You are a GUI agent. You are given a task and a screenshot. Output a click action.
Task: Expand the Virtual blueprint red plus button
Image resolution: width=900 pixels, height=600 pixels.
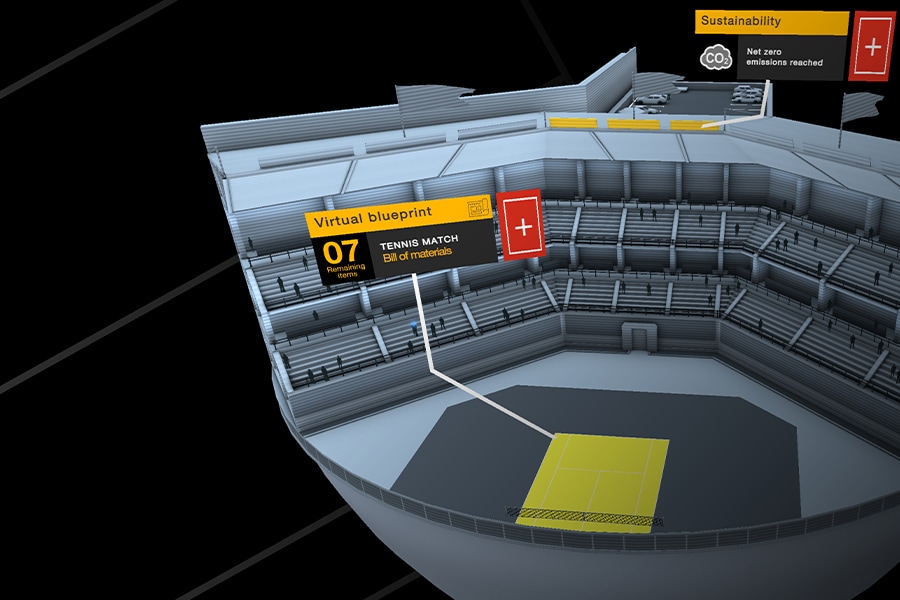(x=522, y=225)
